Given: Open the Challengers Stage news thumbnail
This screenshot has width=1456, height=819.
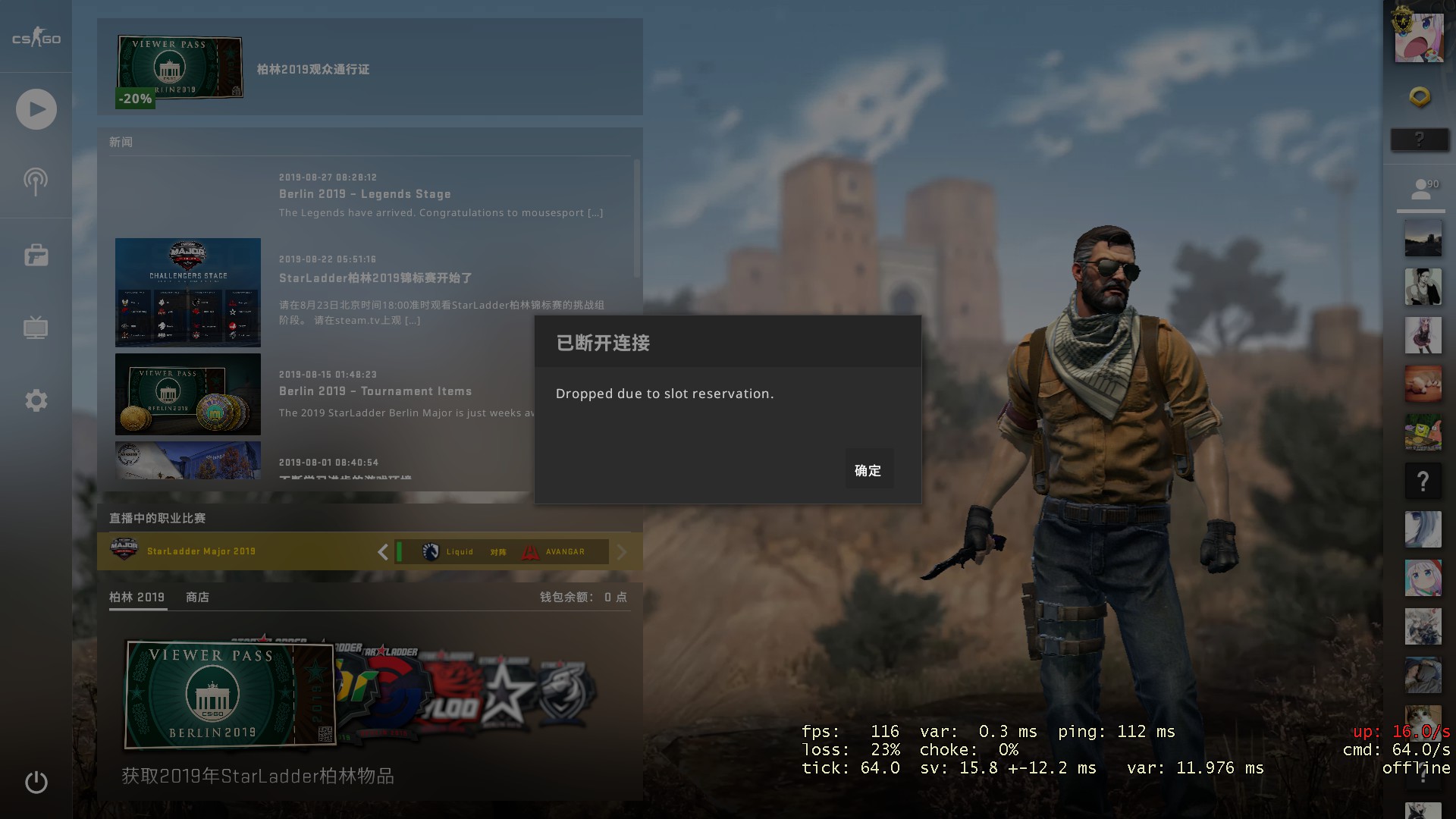Looking at the screenshot, I should (x=188, y=292).
